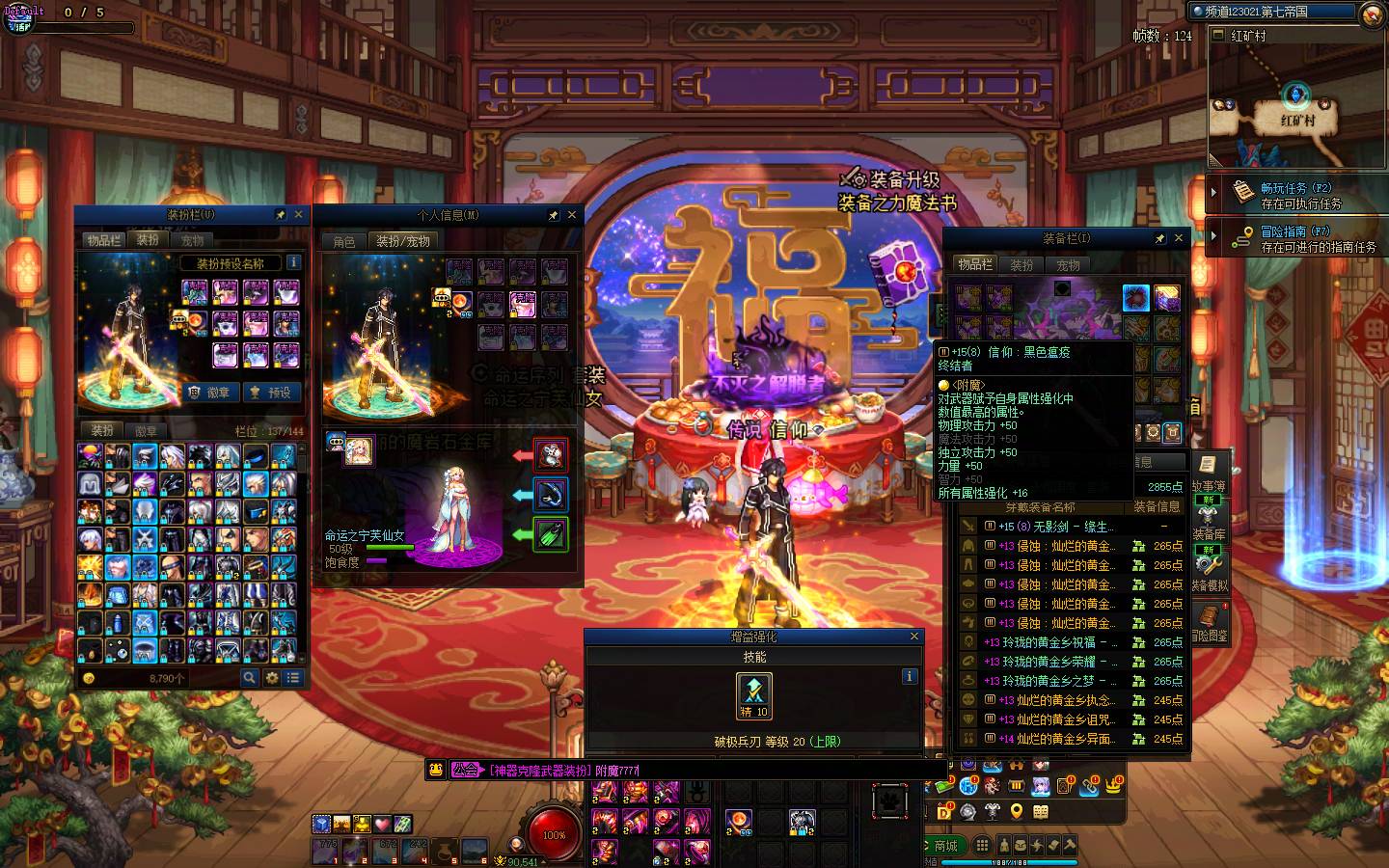The width and height of the screenshot is (1389, 868).
Task: Open the avatar inventory search magnifier
Action: click(249, 678)
